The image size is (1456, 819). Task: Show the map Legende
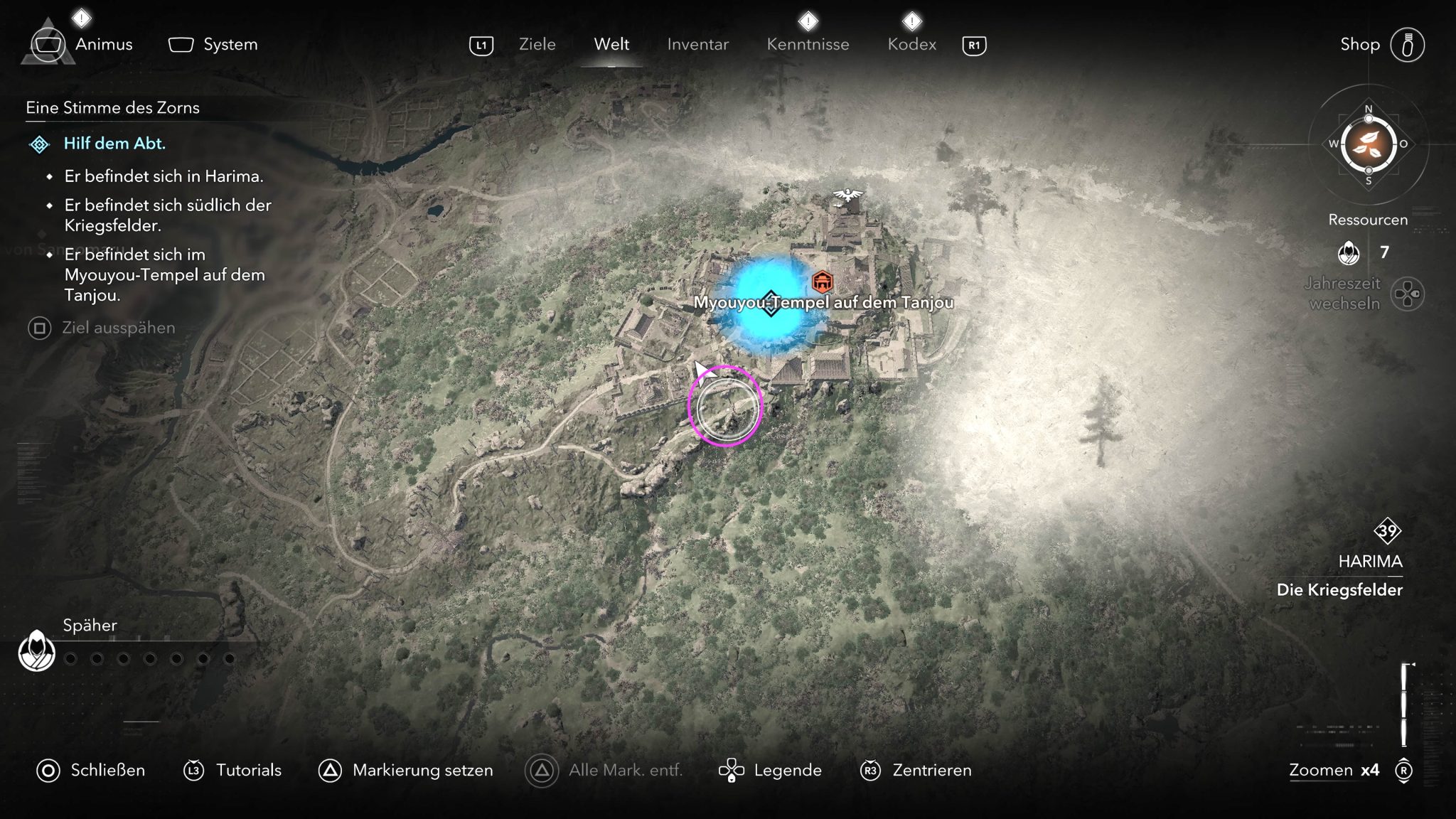[x=787, y=770]
